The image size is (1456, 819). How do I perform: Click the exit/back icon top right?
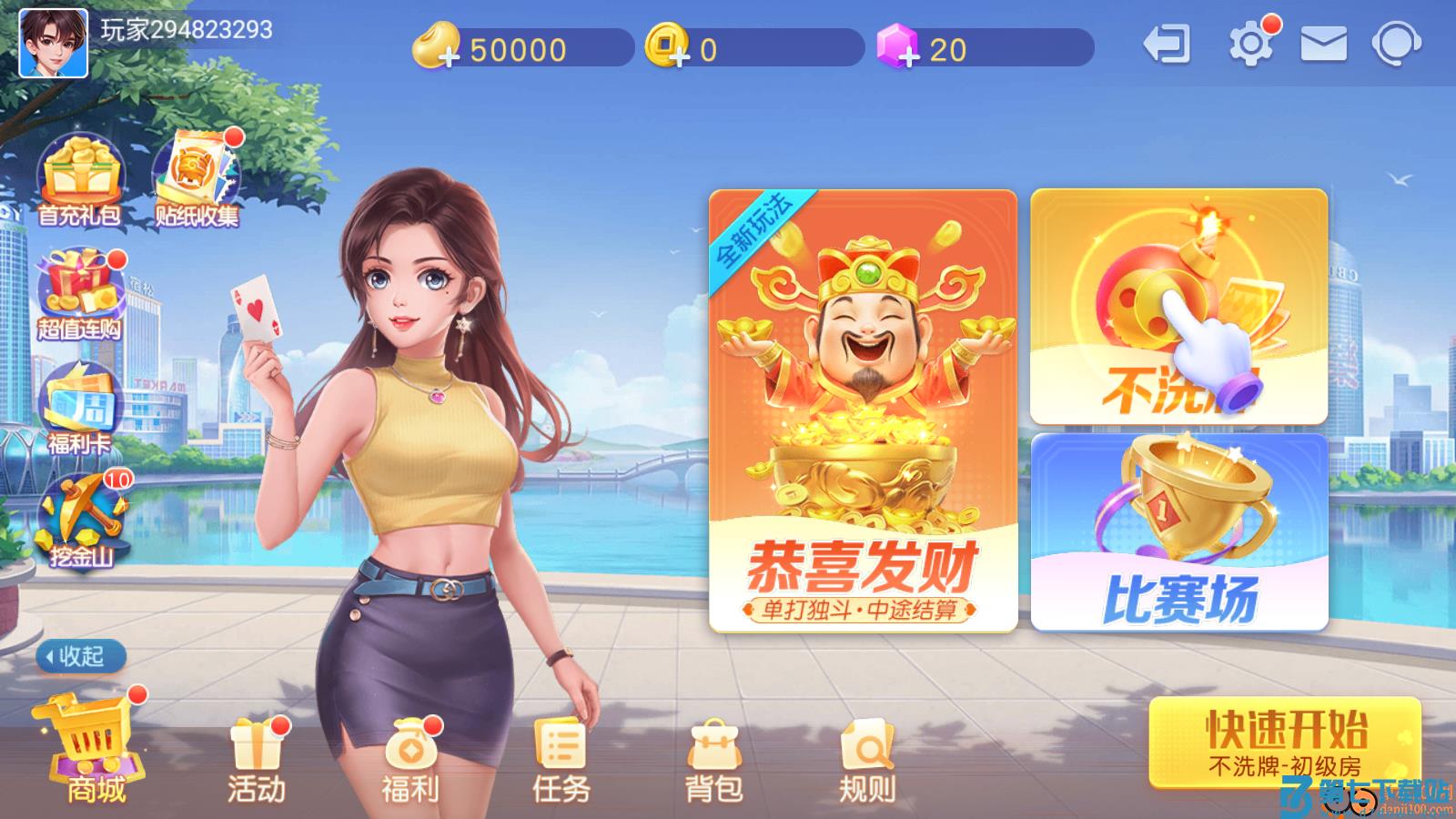(1169, 43)
